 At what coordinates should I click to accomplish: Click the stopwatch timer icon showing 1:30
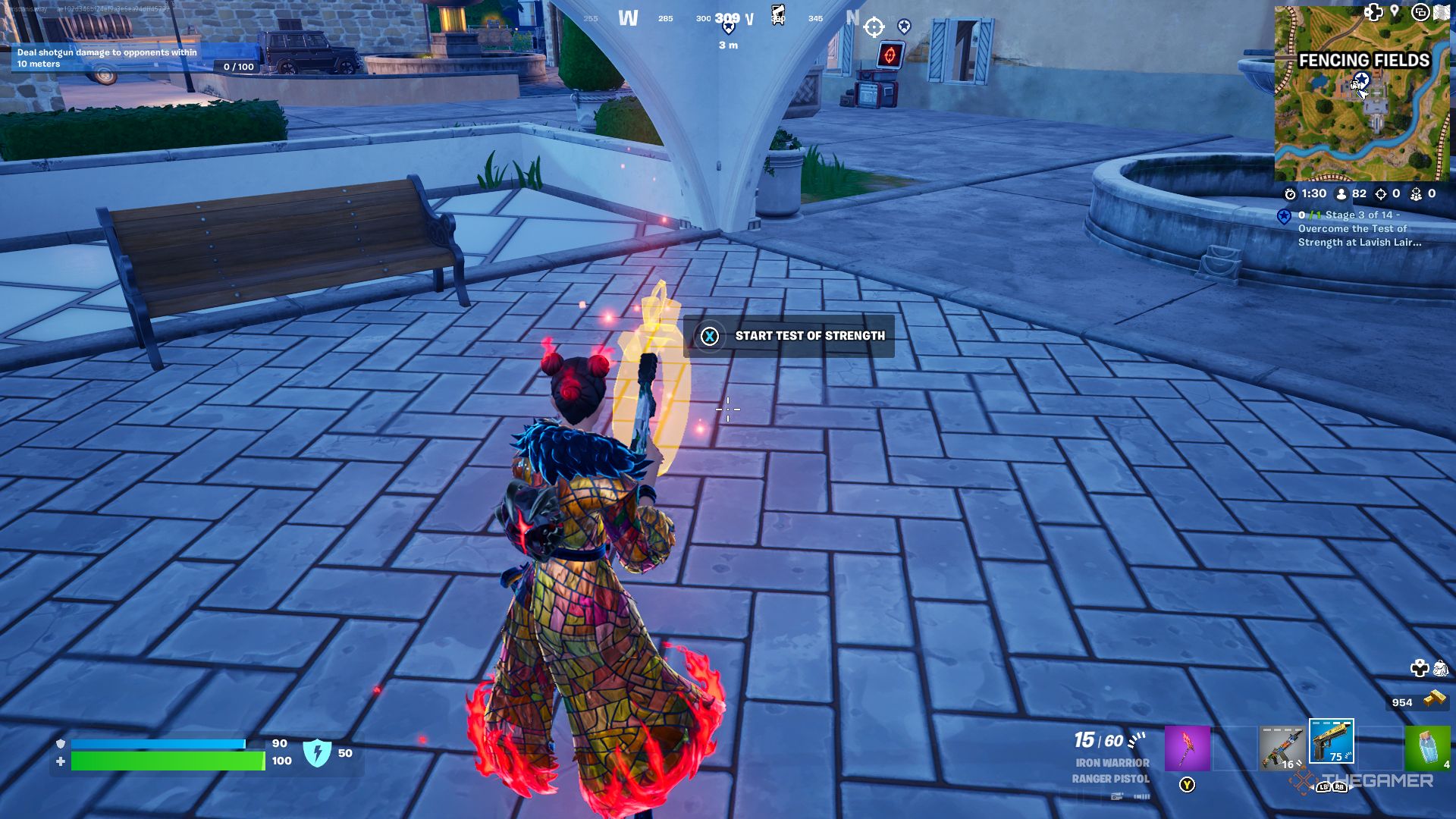point(1292,193)
